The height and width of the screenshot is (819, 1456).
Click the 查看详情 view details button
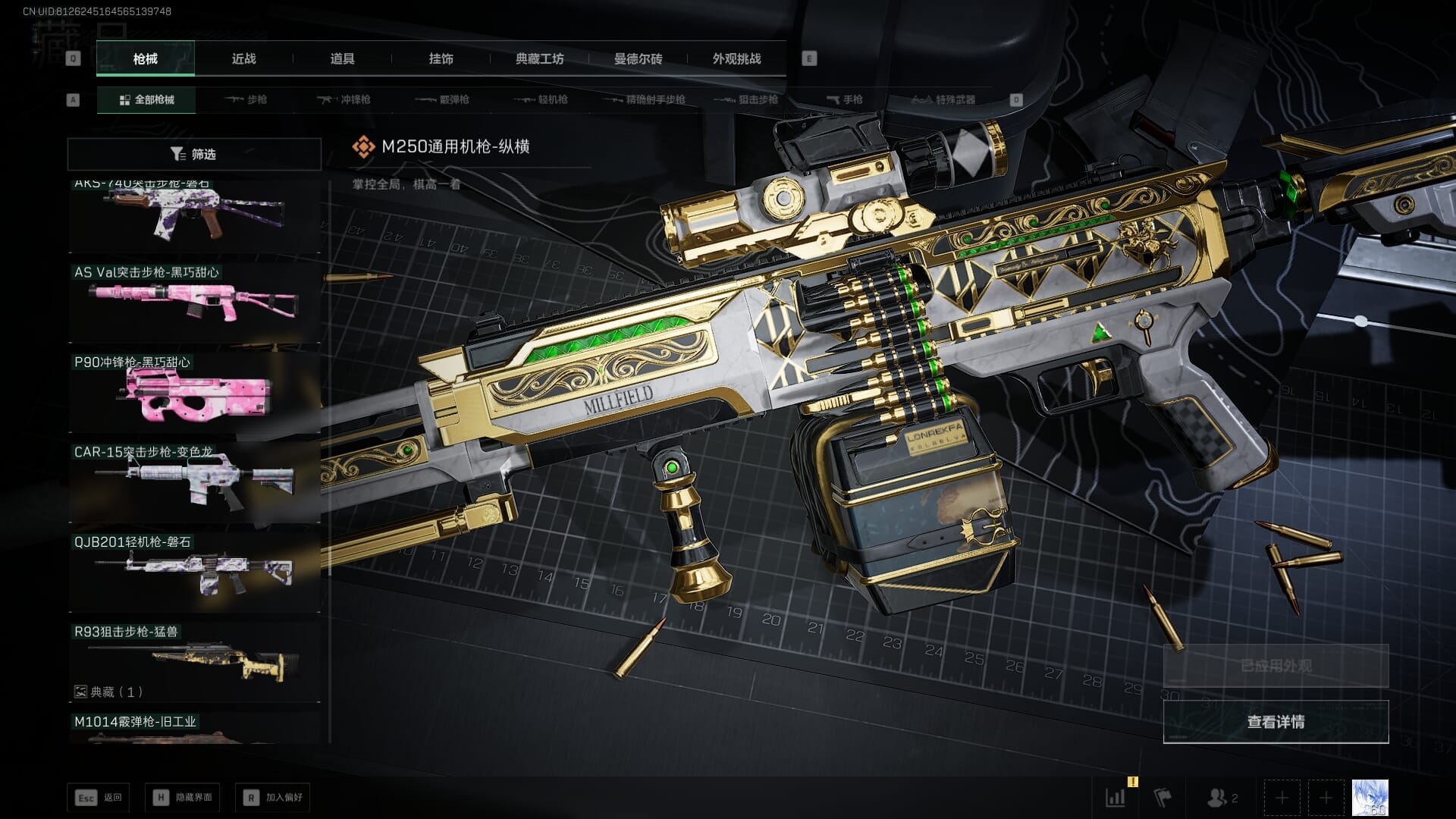click(1276, 722)
